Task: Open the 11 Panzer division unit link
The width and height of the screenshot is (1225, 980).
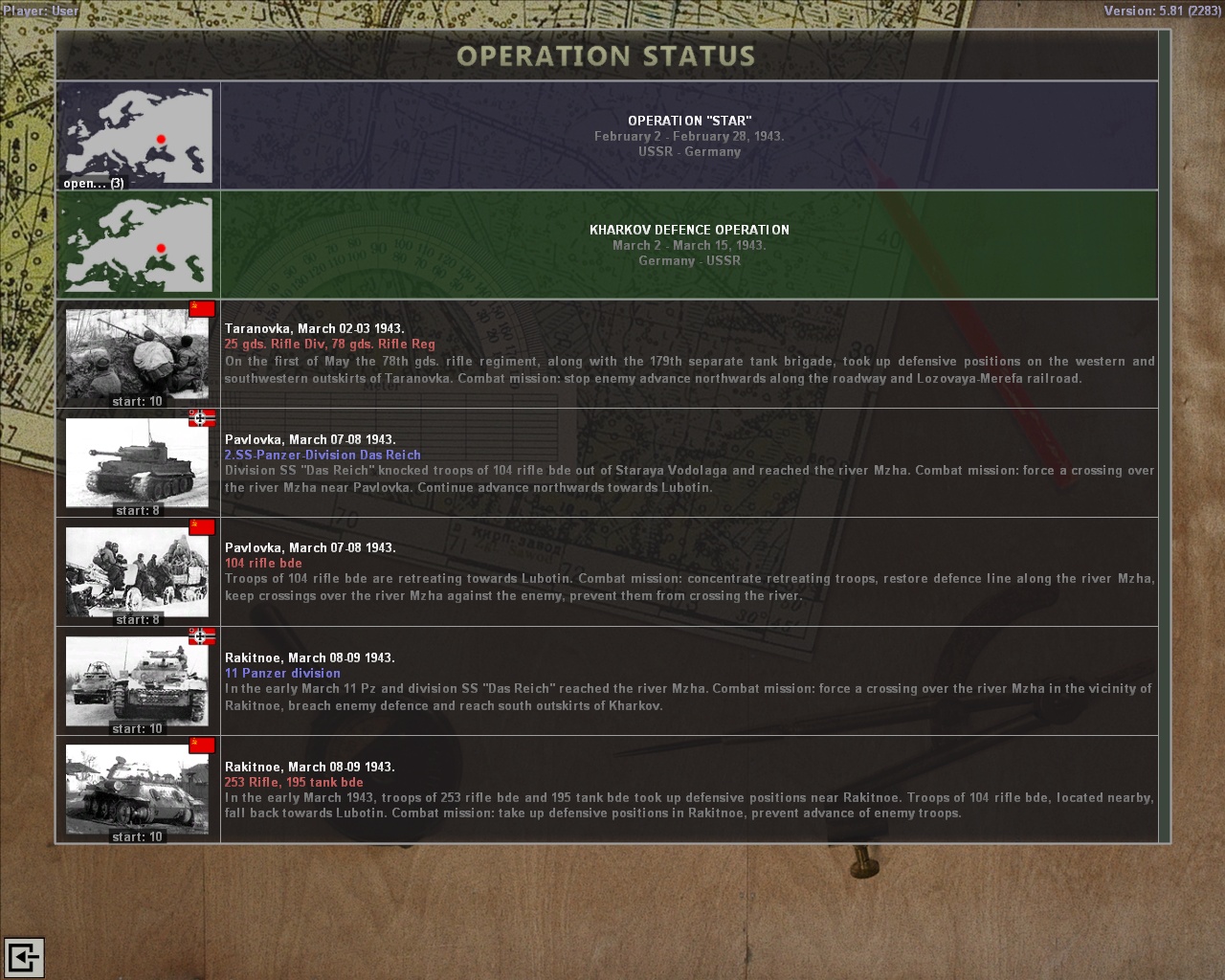Action: click(x=282, y=673)
